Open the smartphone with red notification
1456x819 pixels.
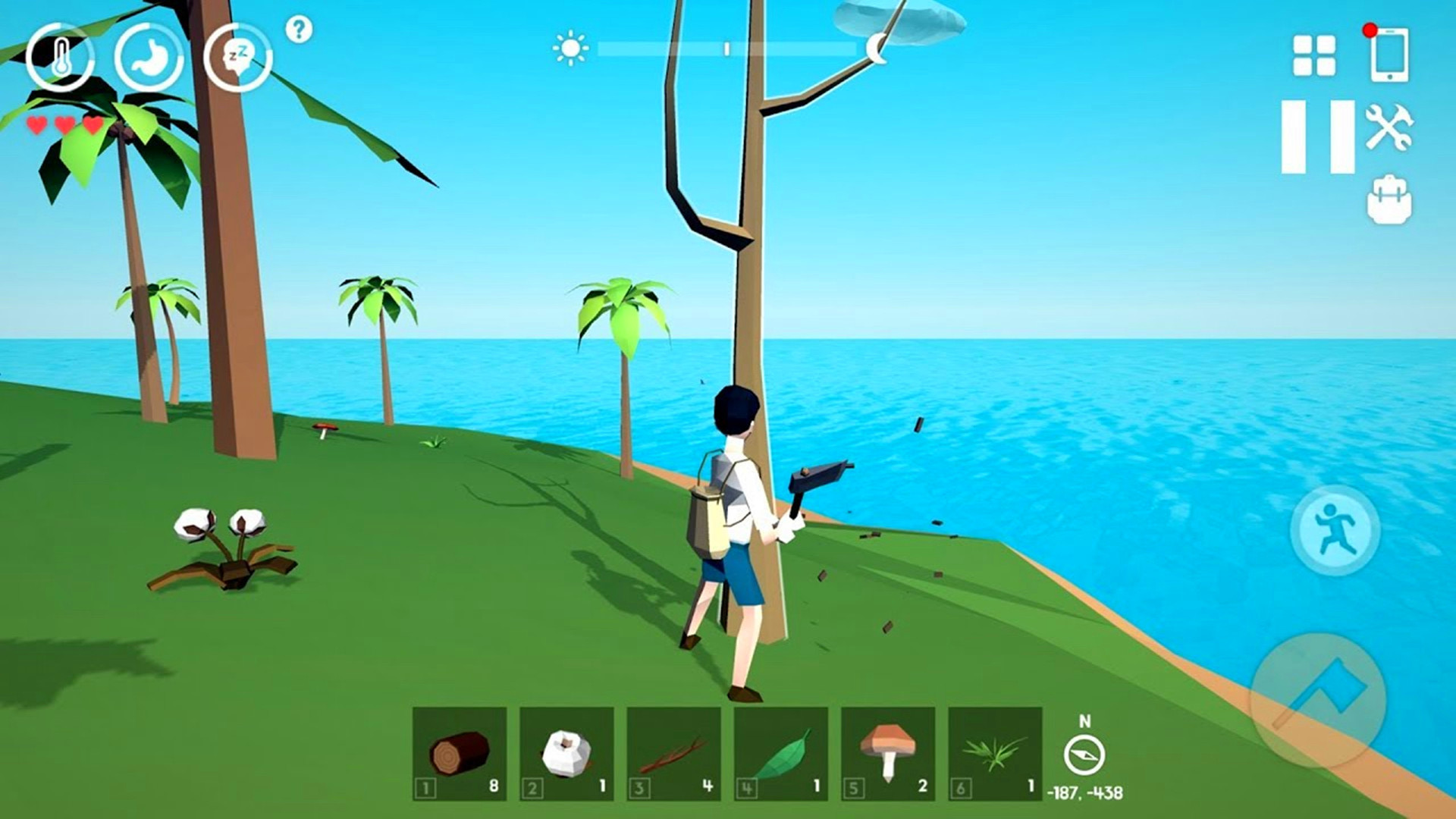tap(1389, 54)
